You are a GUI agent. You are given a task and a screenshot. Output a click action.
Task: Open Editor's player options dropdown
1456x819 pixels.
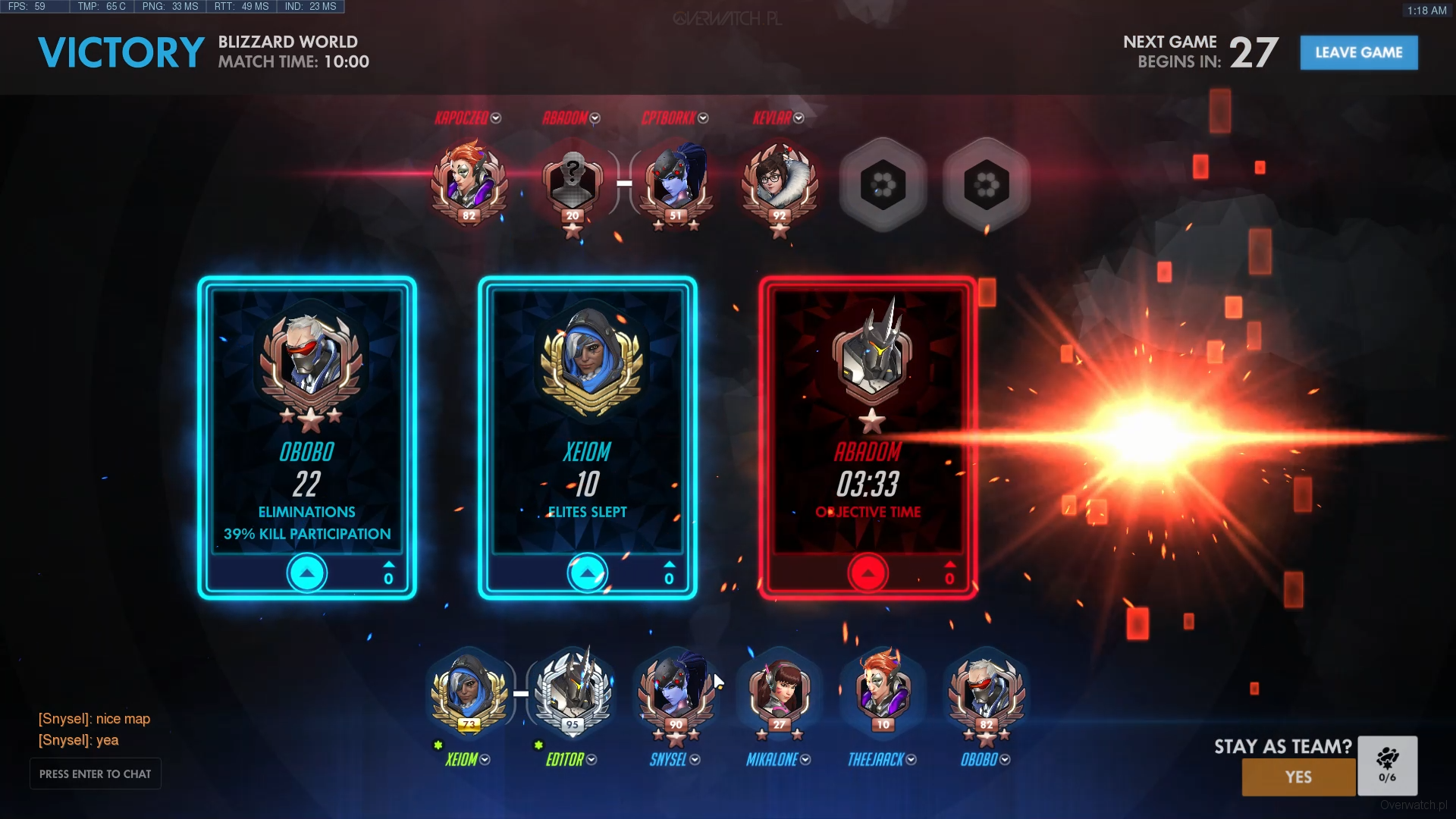(591, 760)
